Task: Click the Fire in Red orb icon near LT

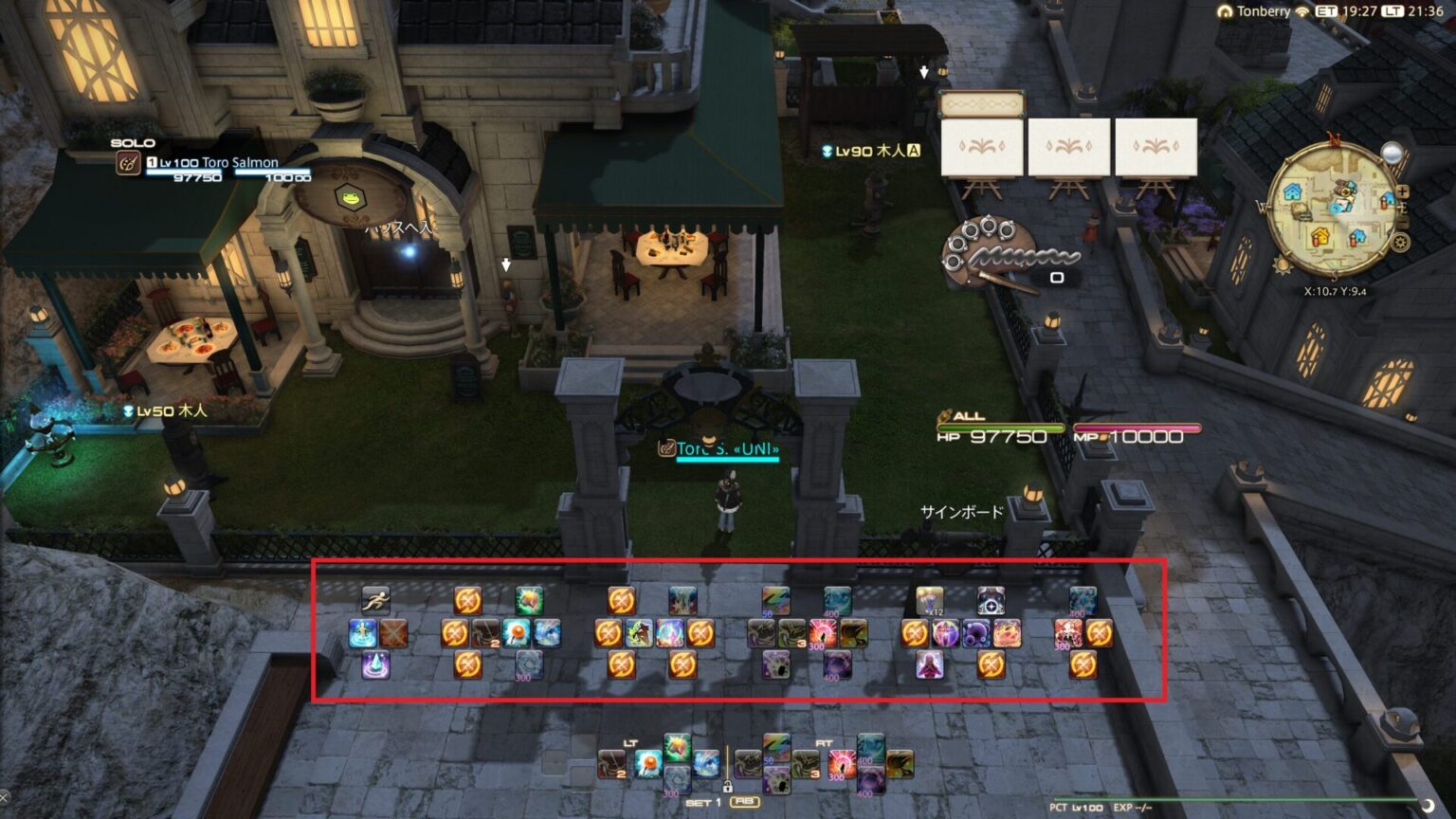Action: coord(647,764)
